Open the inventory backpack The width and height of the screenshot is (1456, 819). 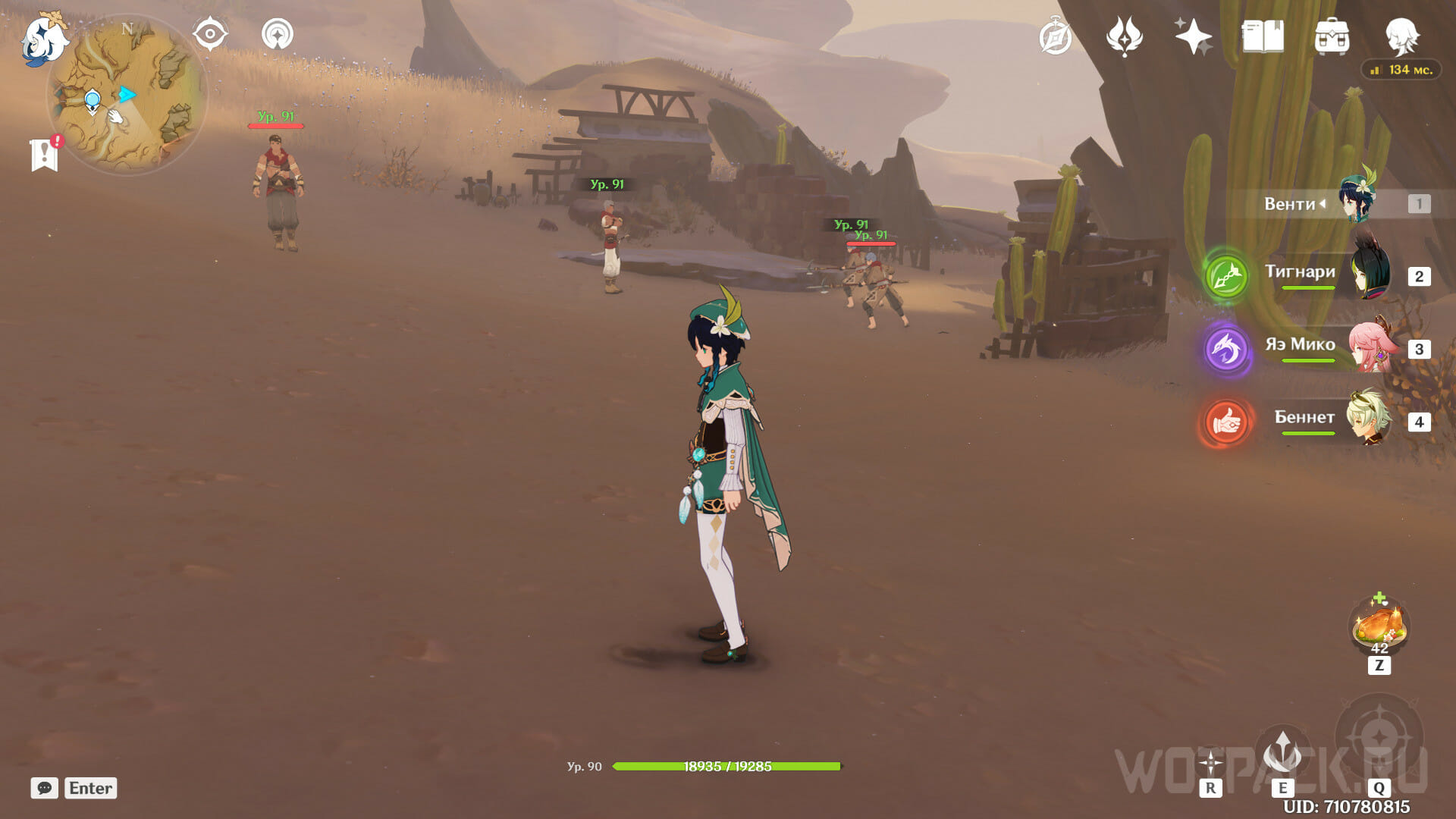1332,36
